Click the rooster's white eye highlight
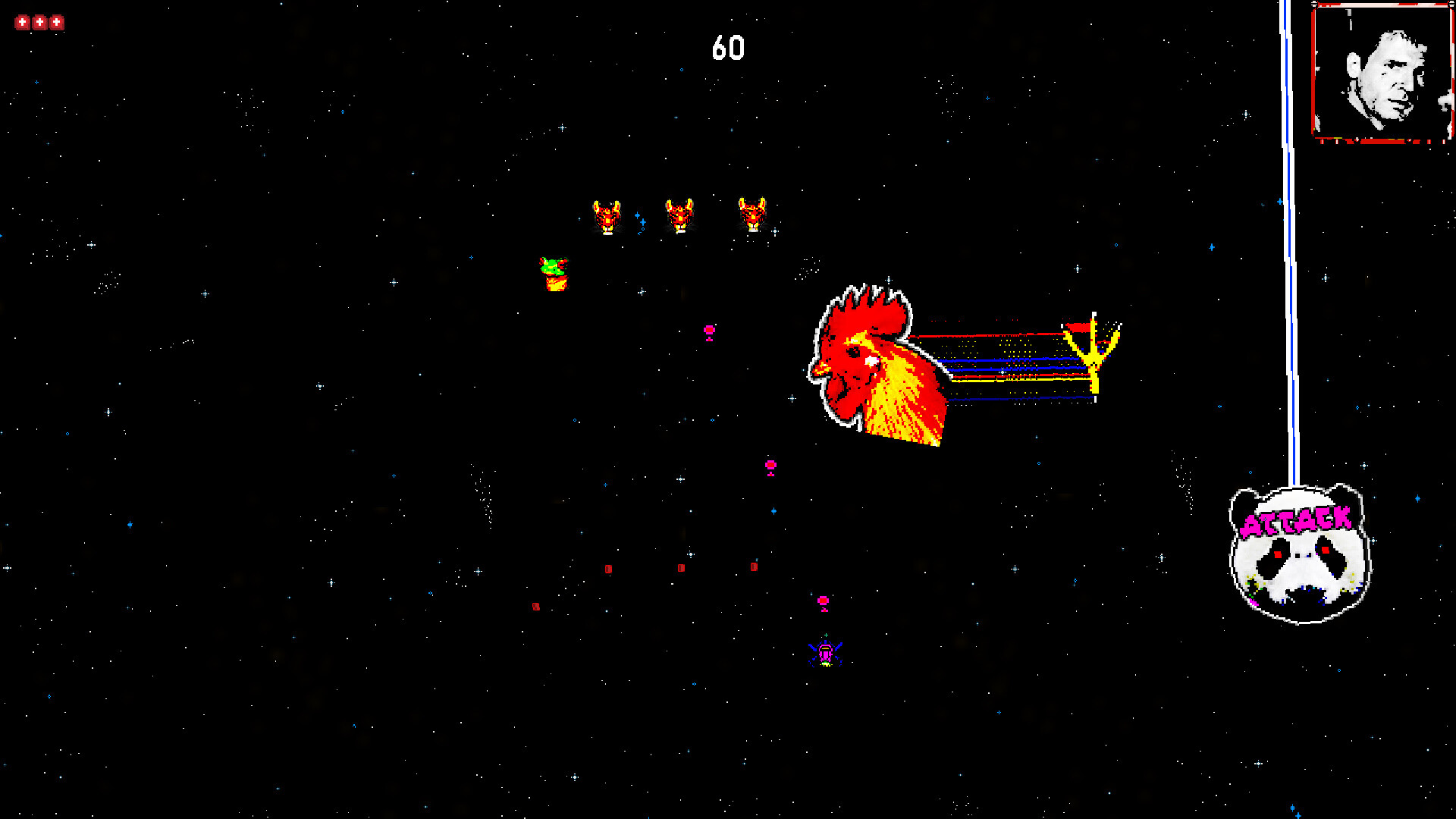Image resolution: width=1456 pixels, height=819 pixels. point(870,359)
